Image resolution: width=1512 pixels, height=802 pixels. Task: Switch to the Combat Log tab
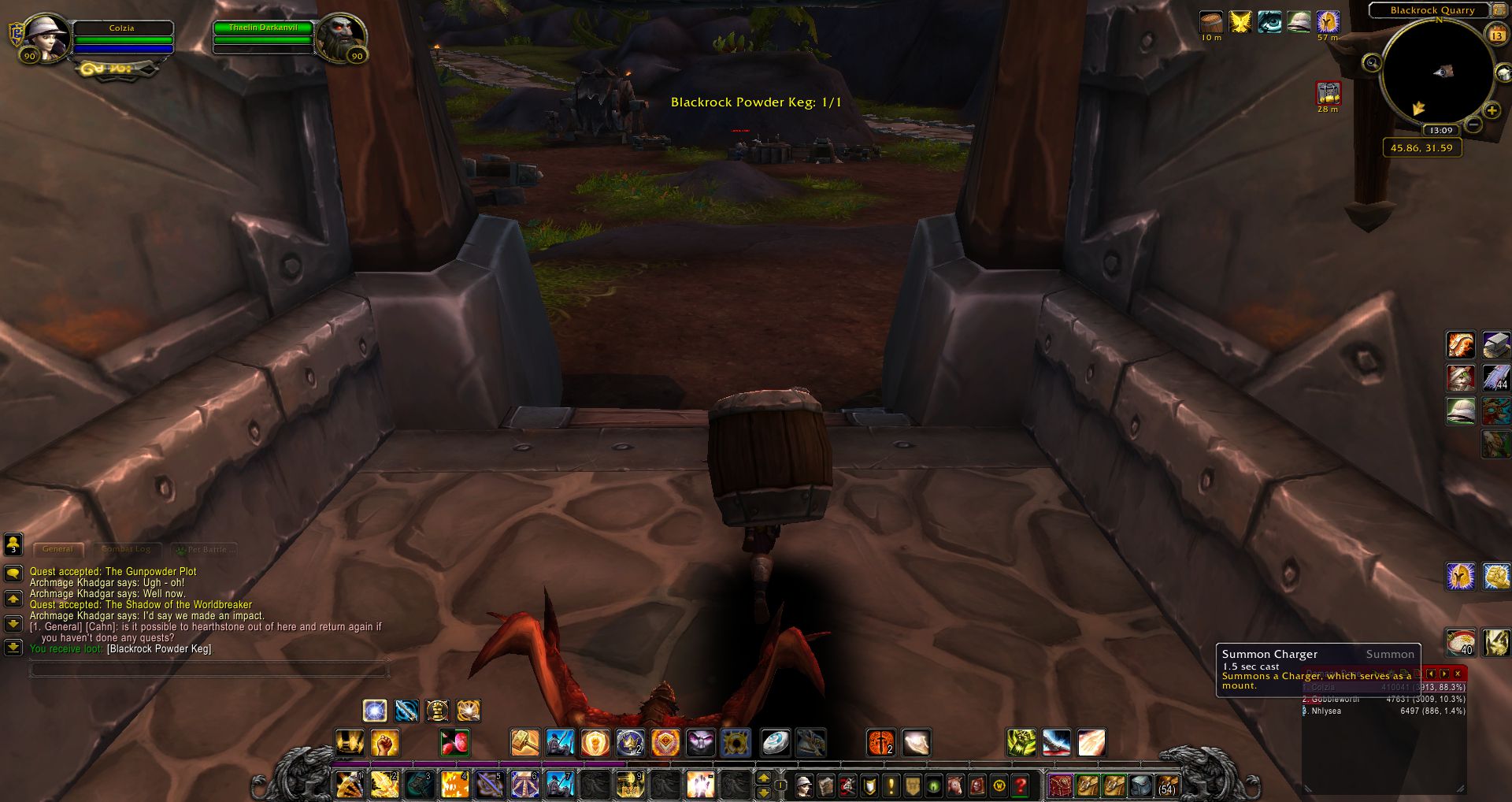tap(126, 549)
